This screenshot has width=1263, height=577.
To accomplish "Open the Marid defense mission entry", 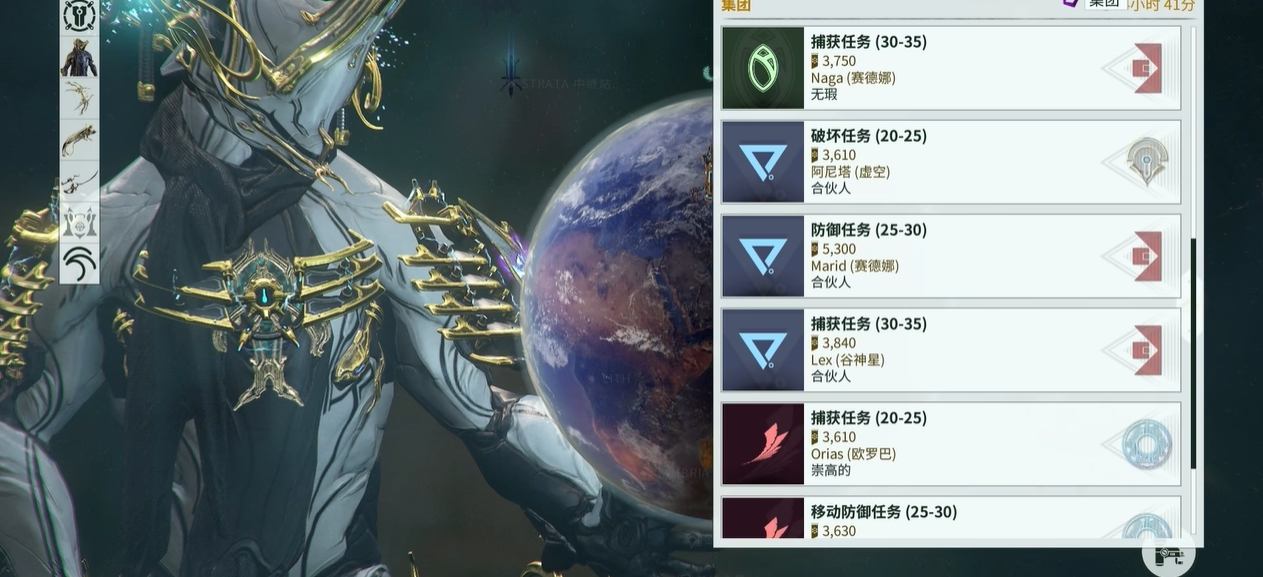I will tap(950, 256).
